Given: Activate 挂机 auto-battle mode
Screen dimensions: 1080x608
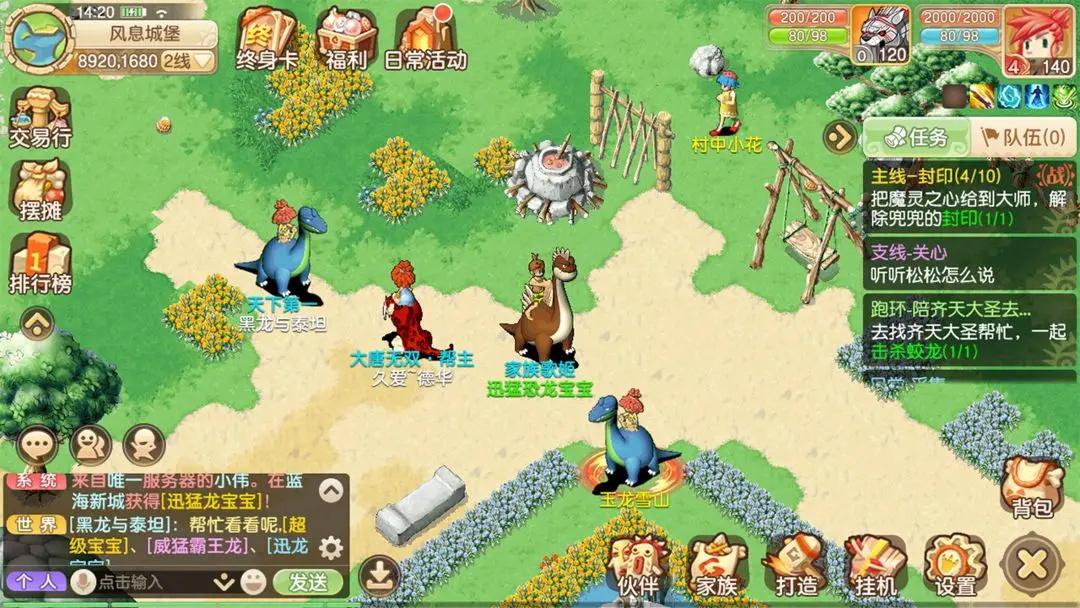Looking at the screenshot, I should tap(875, 567).
